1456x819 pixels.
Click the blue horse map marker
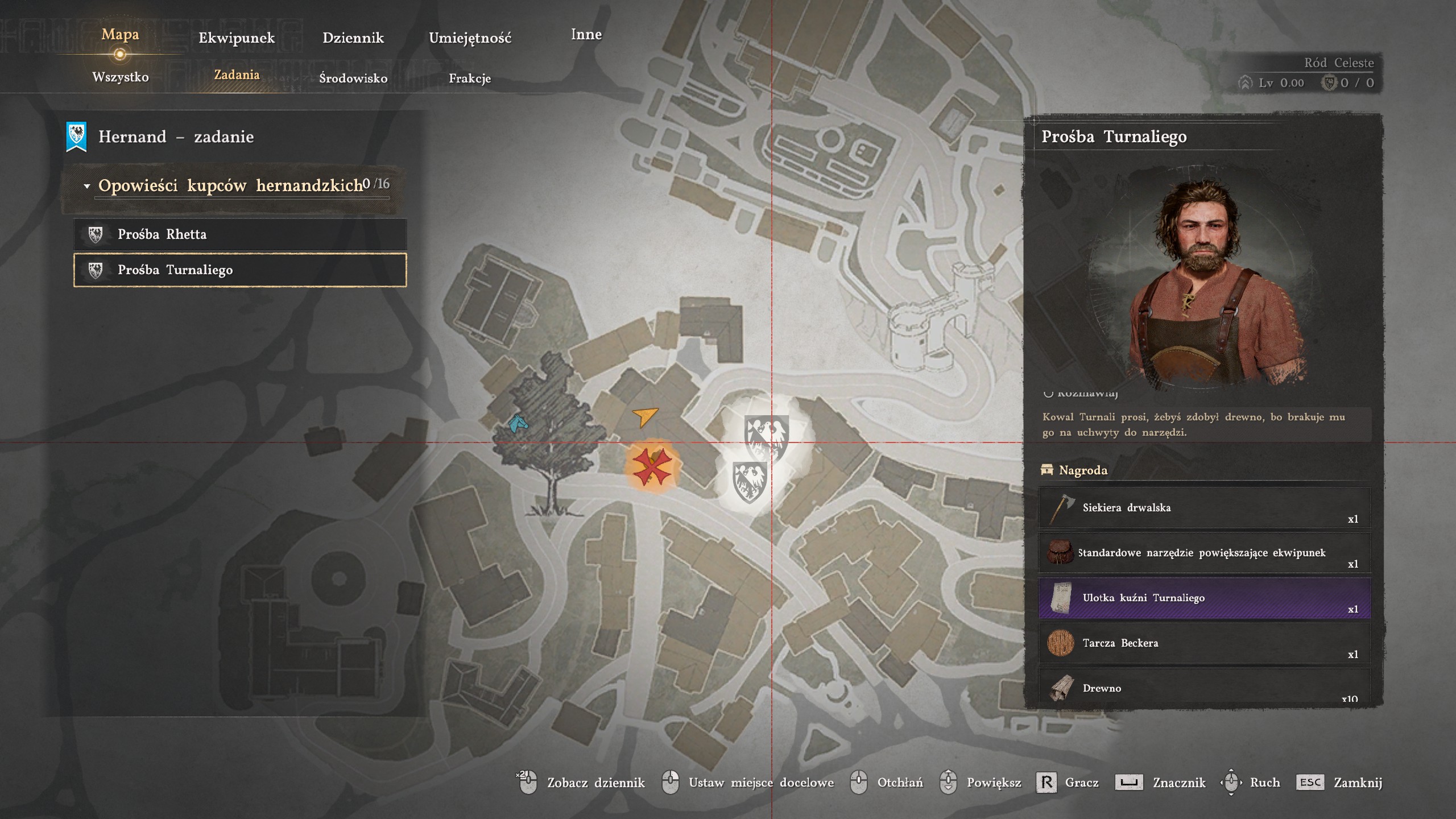(518, 423)
